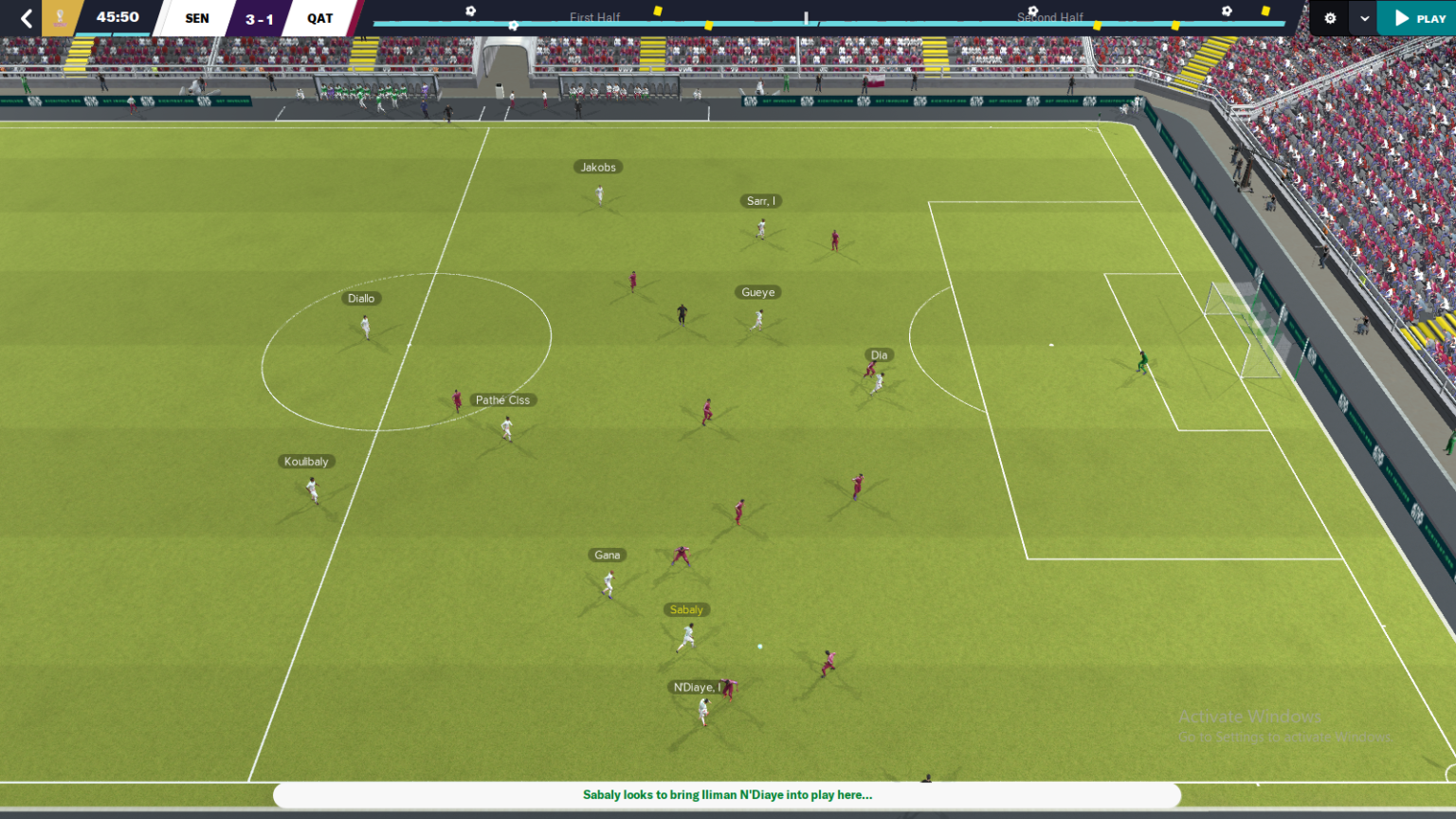Select the Pathé Ciss player label

click(503, 400)
